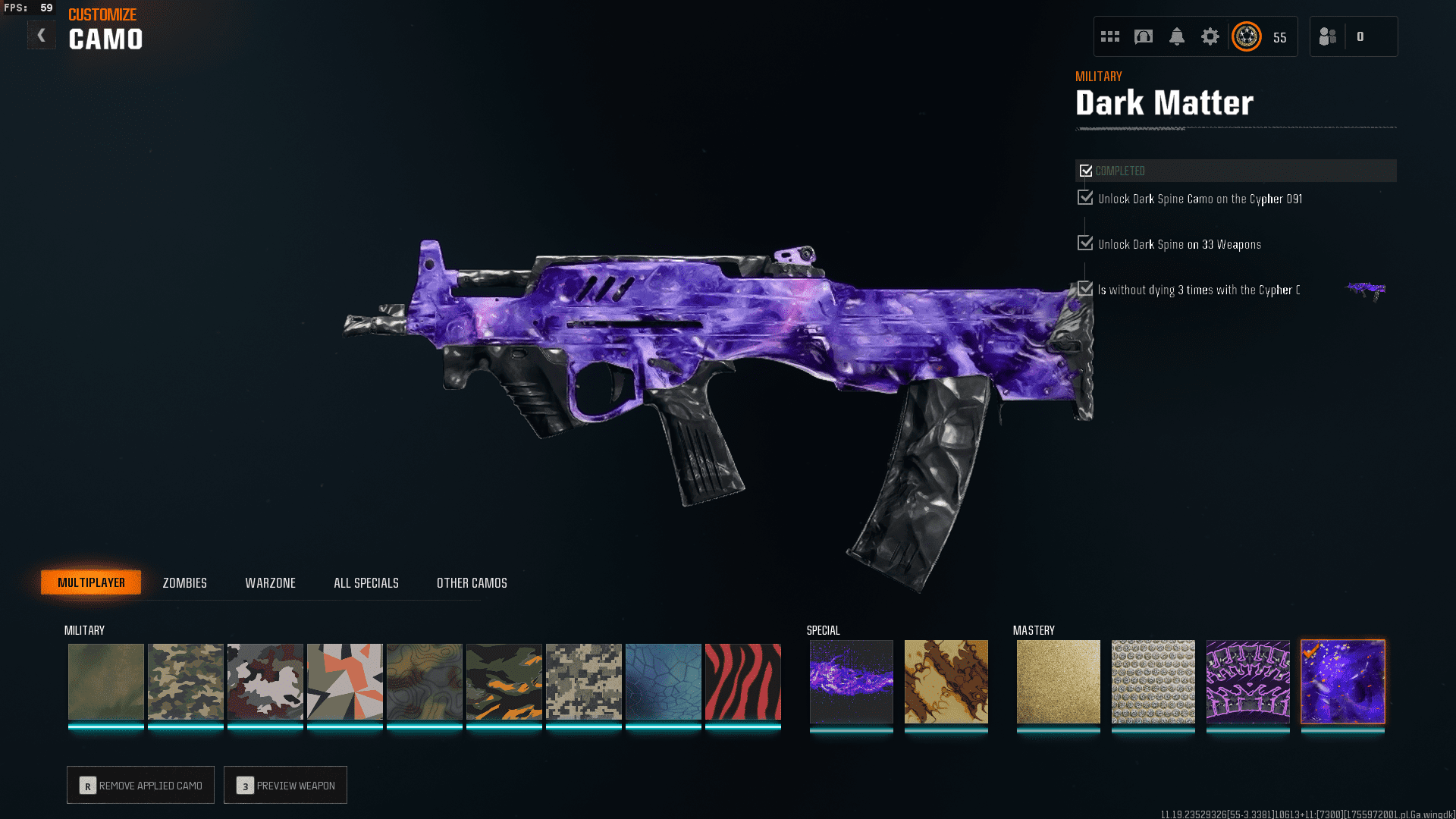Select the Gold mastery camo
This screenshot has width=1456, height=819.
(1058, 681)
